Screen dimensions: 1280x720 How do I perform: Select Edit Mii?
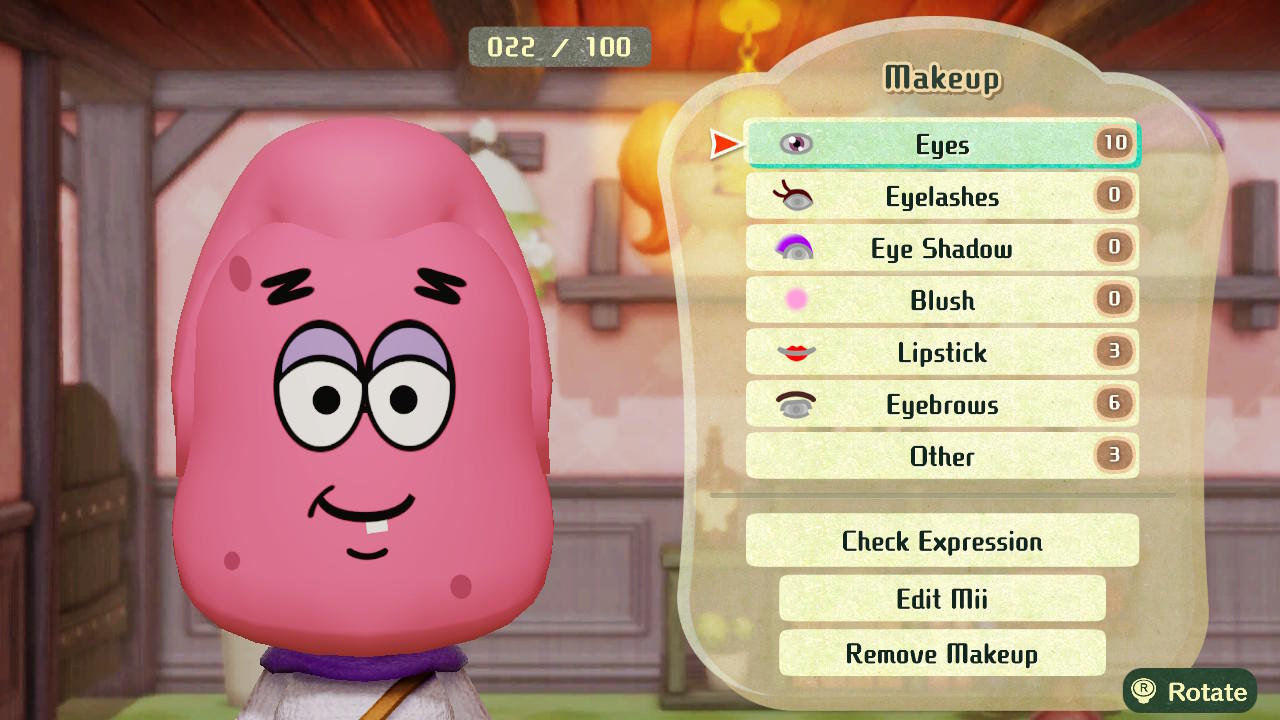point(941,597)
